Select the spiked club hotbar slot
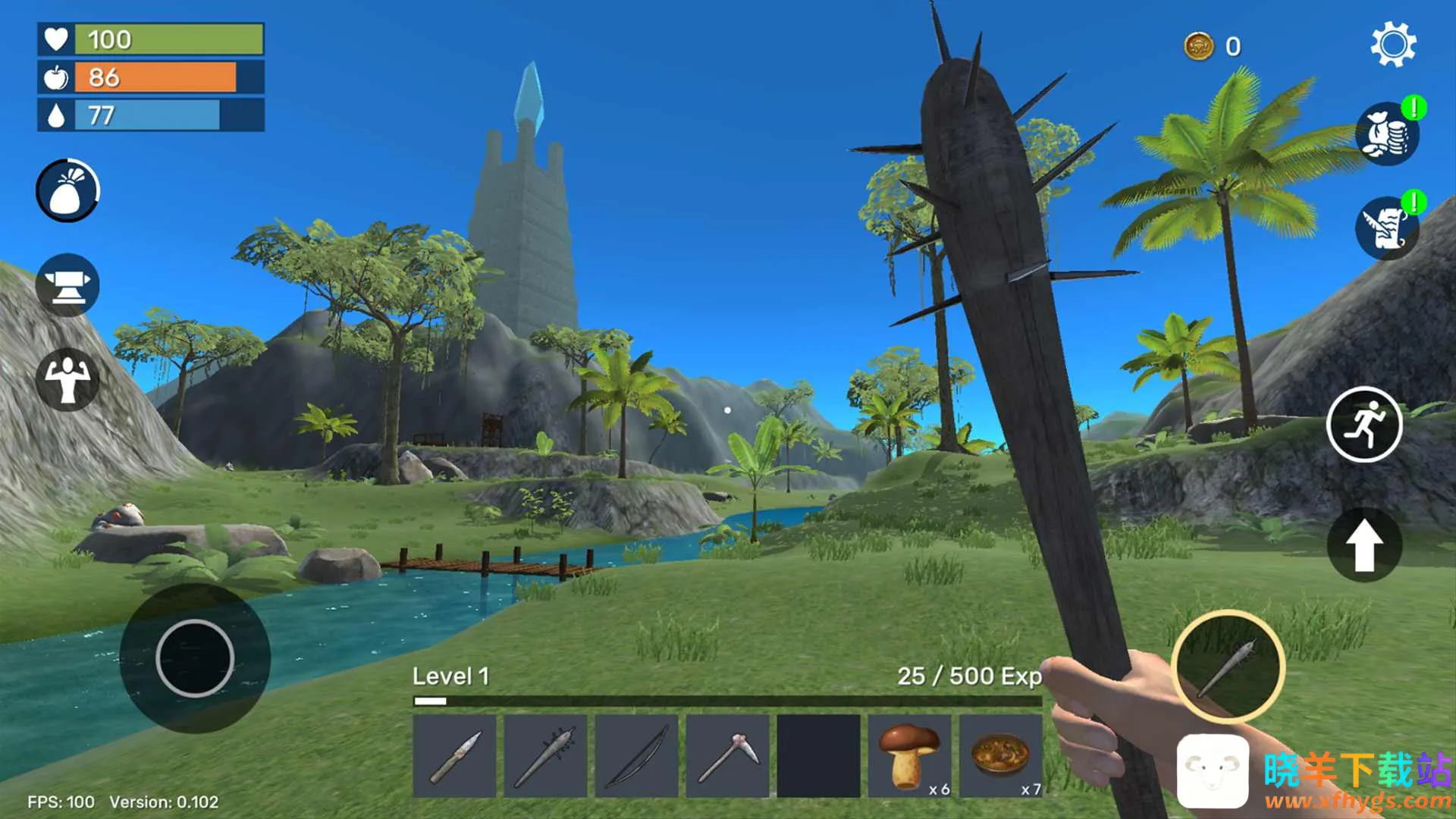The width and height of the screenshot is (1456, 819). (x=546, y=755)
